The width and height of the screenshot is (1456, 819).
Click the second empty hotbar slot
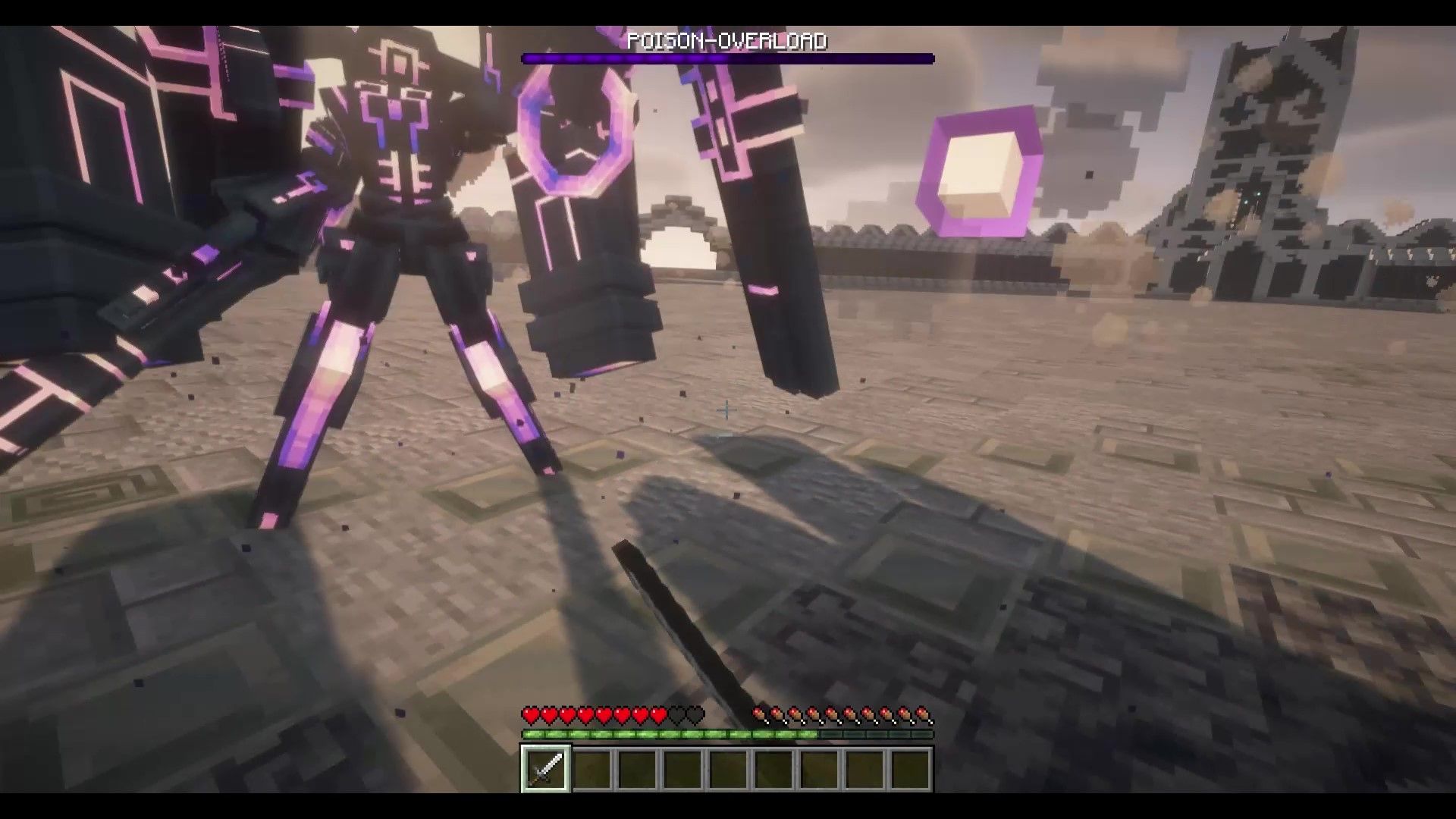[591, 770]
